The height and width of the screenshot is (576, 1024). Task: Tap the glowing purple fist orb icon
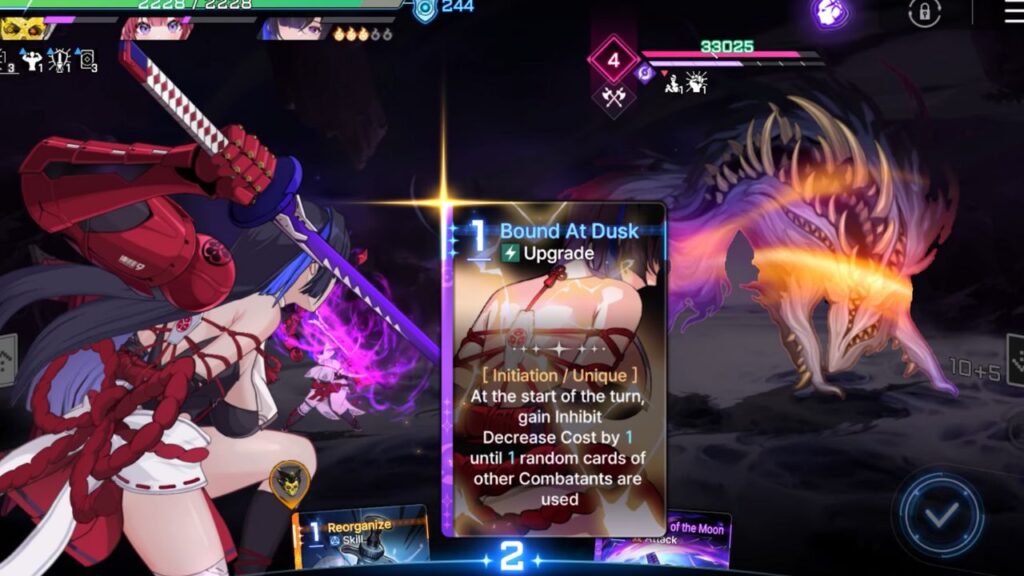tap(830, 13)
